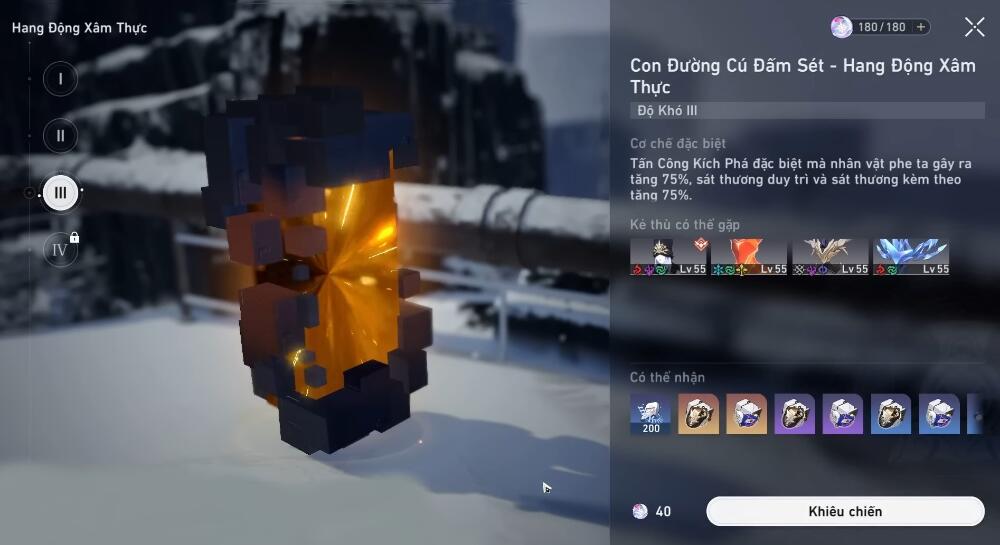
Task: Select the purple-background dark mask reward
Action: coord(794,414)
